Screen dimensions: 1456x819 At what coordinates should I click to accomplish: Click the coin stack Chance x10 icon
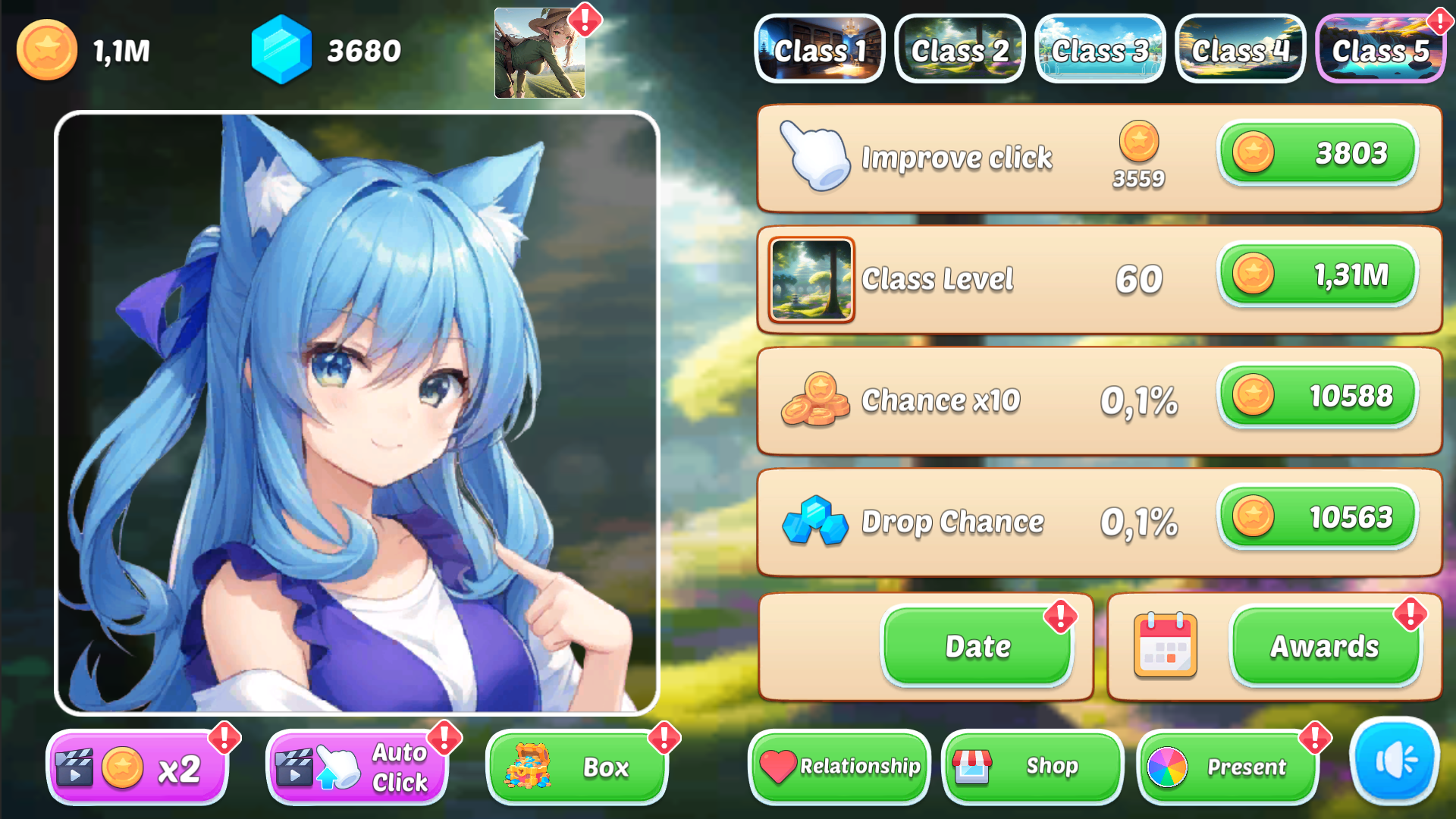coord(817,401)
